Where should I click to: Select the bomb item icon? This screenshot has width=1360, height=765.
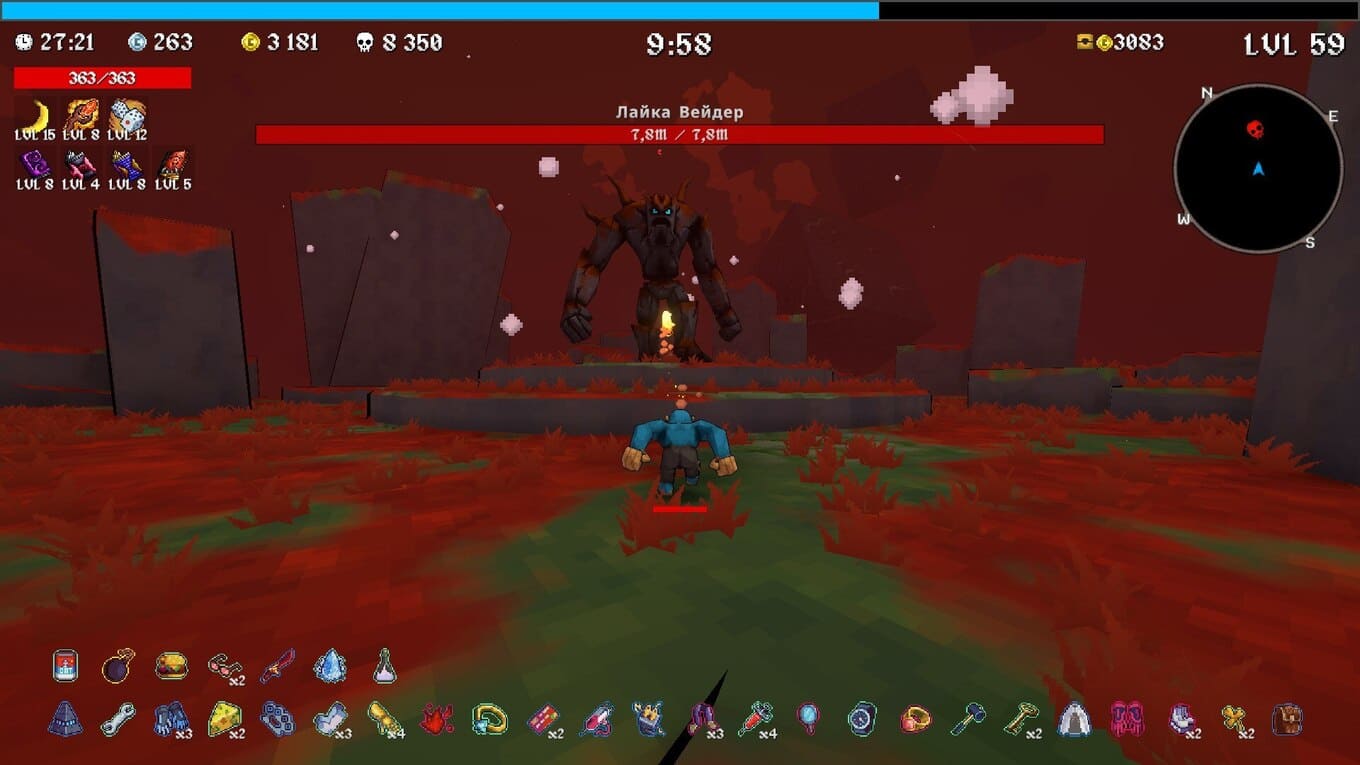tap(118, 666)
